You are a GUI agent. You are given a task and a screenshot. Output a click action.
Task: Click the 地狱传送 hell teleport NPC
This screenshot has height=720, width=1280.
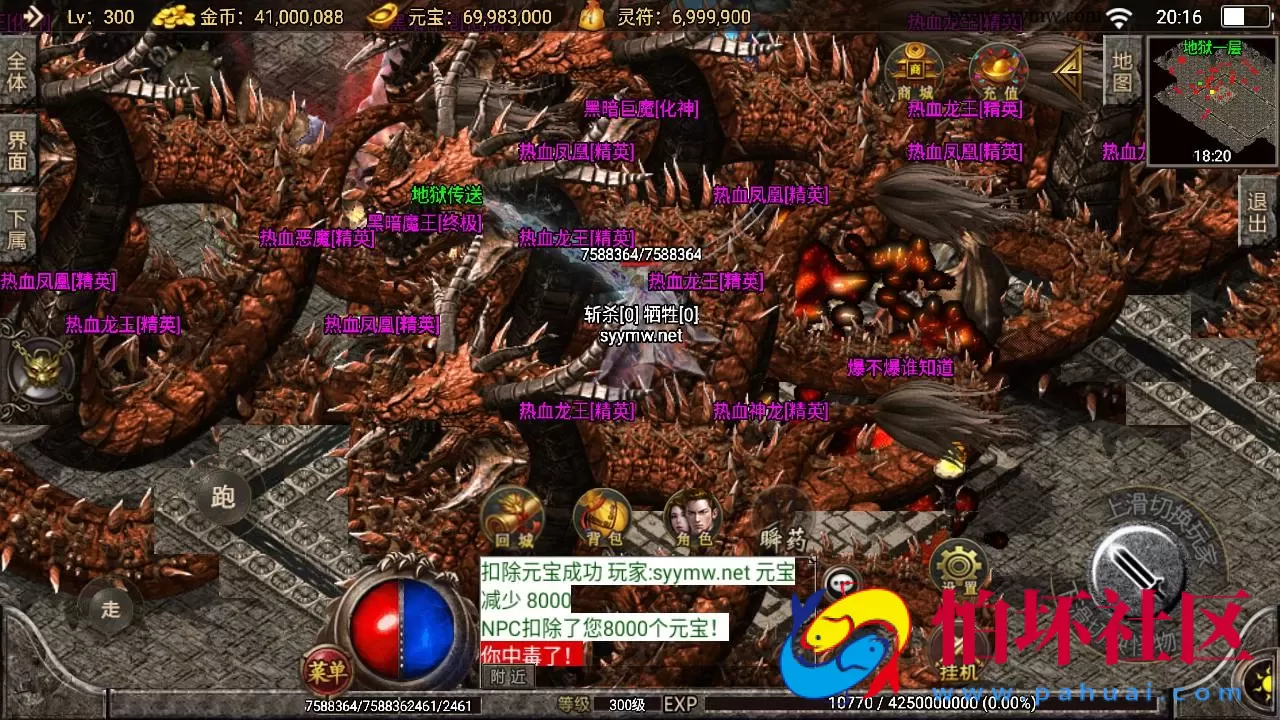(448, 196)
